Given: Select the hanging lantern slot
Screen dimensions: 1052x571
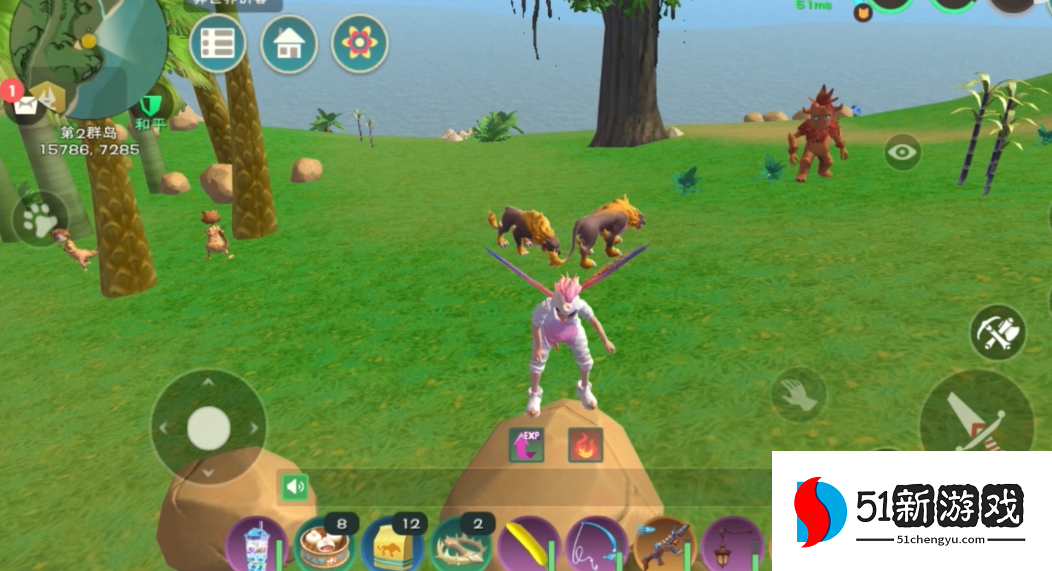Looking at the screenshot, I should tap(731, 546).
